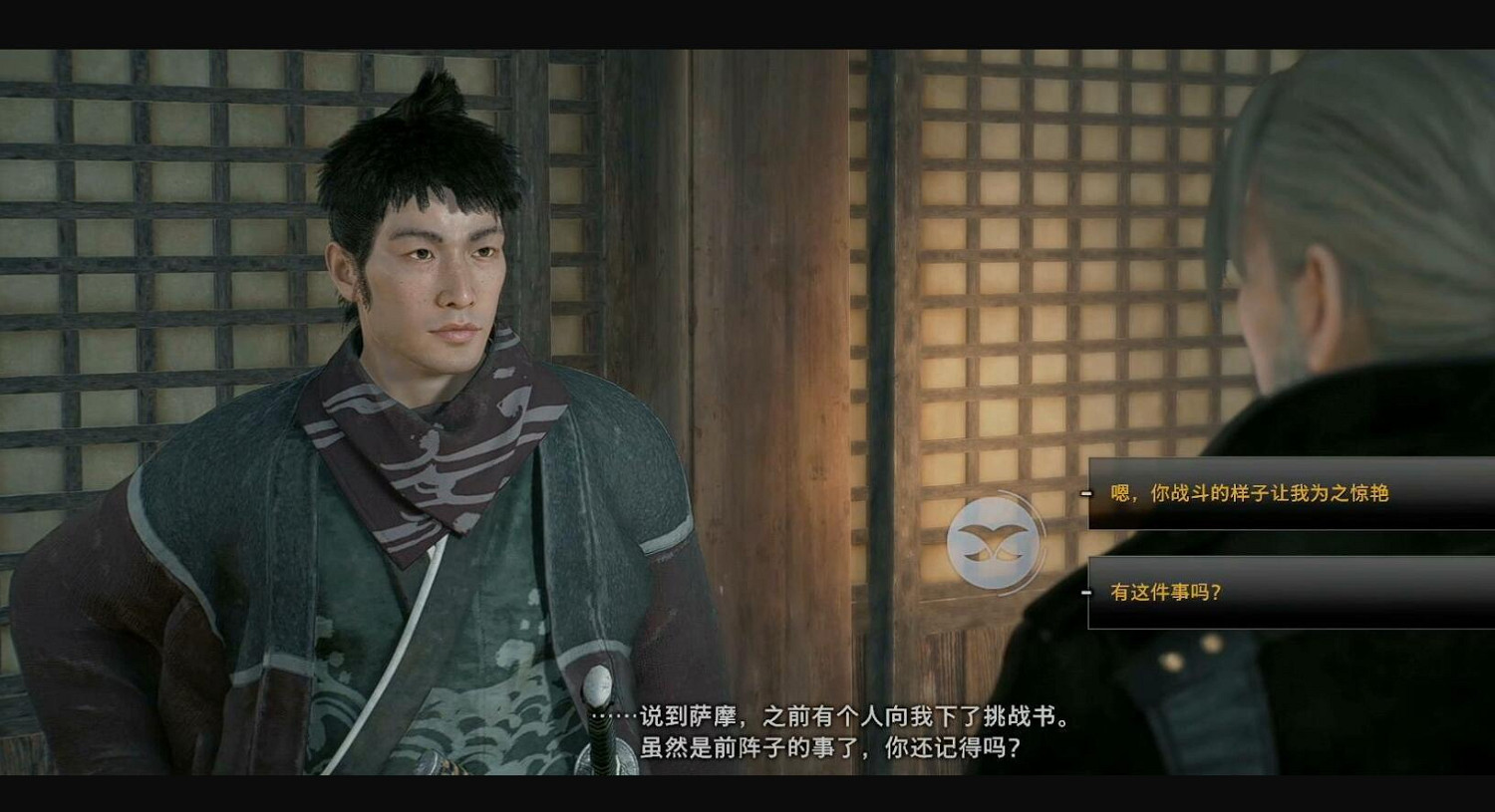Image resolution: width=1495 pixels, height=812 pixels.
Task: Choose the reply '嗯，你战斗的样子让我为之惊艳'
Action: [1251, 491]
